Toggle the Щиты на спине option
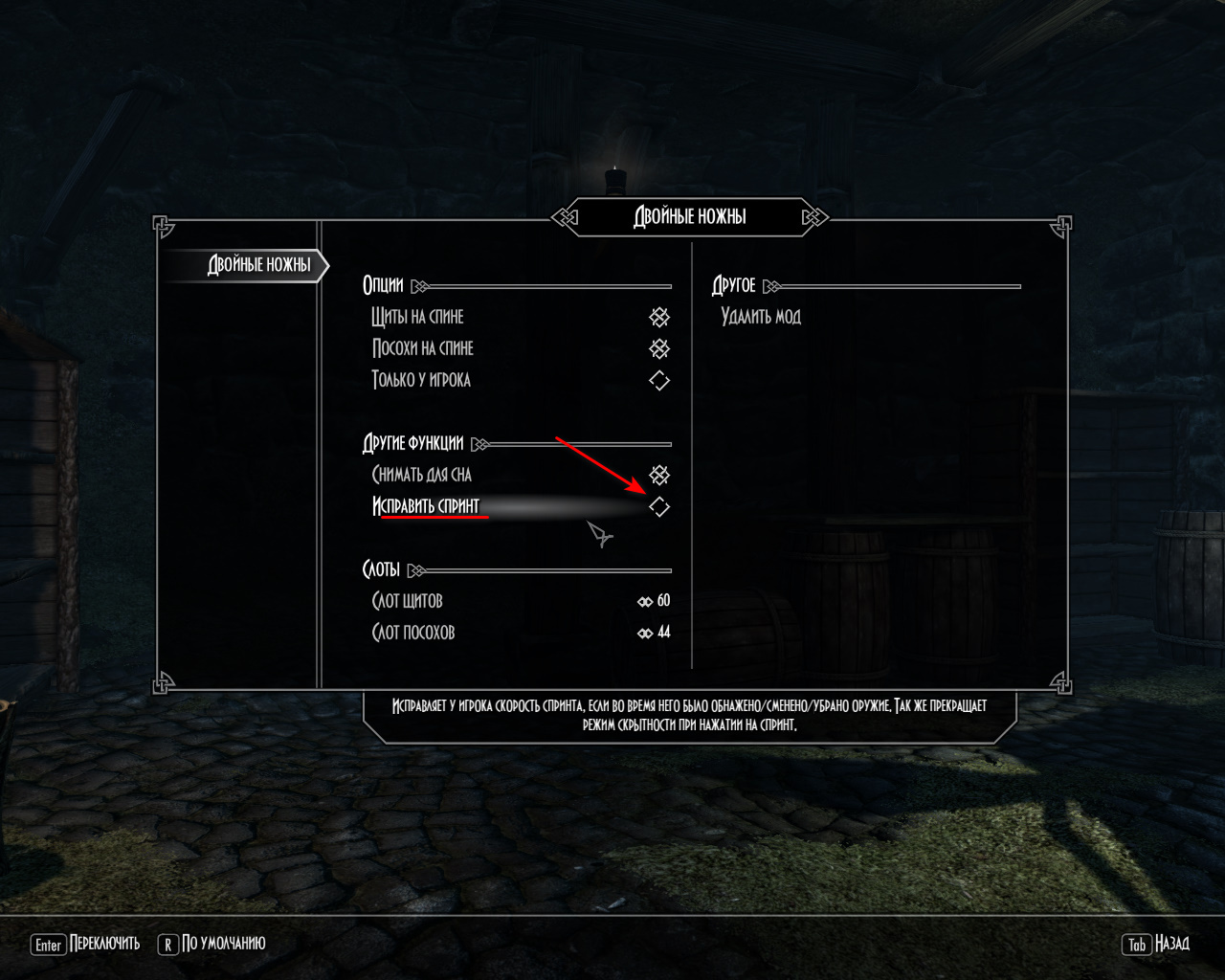This screenshot has height=980, width=1225. 659,317
